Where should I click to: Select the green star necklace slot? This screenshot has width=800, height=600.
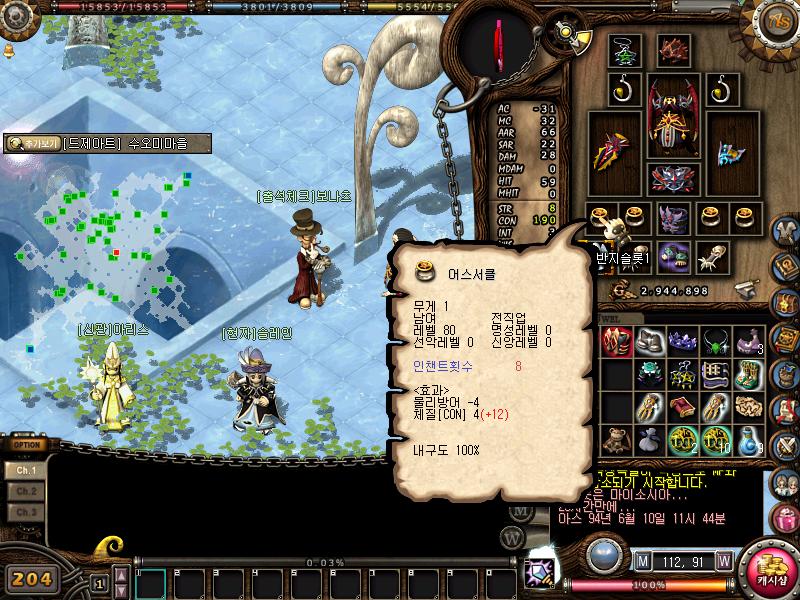point(625,50)
